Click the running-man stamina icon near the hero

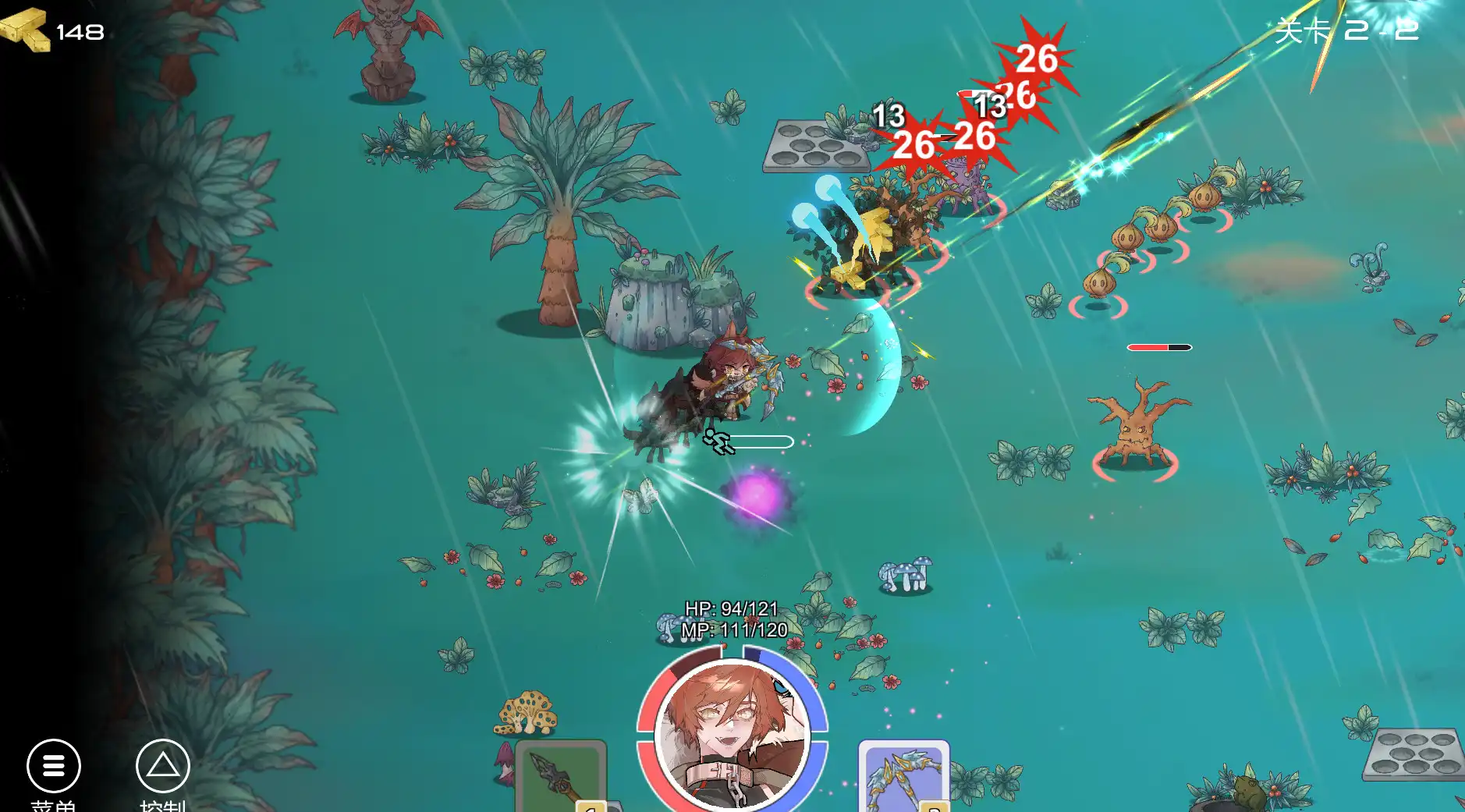tap(719, 442)
